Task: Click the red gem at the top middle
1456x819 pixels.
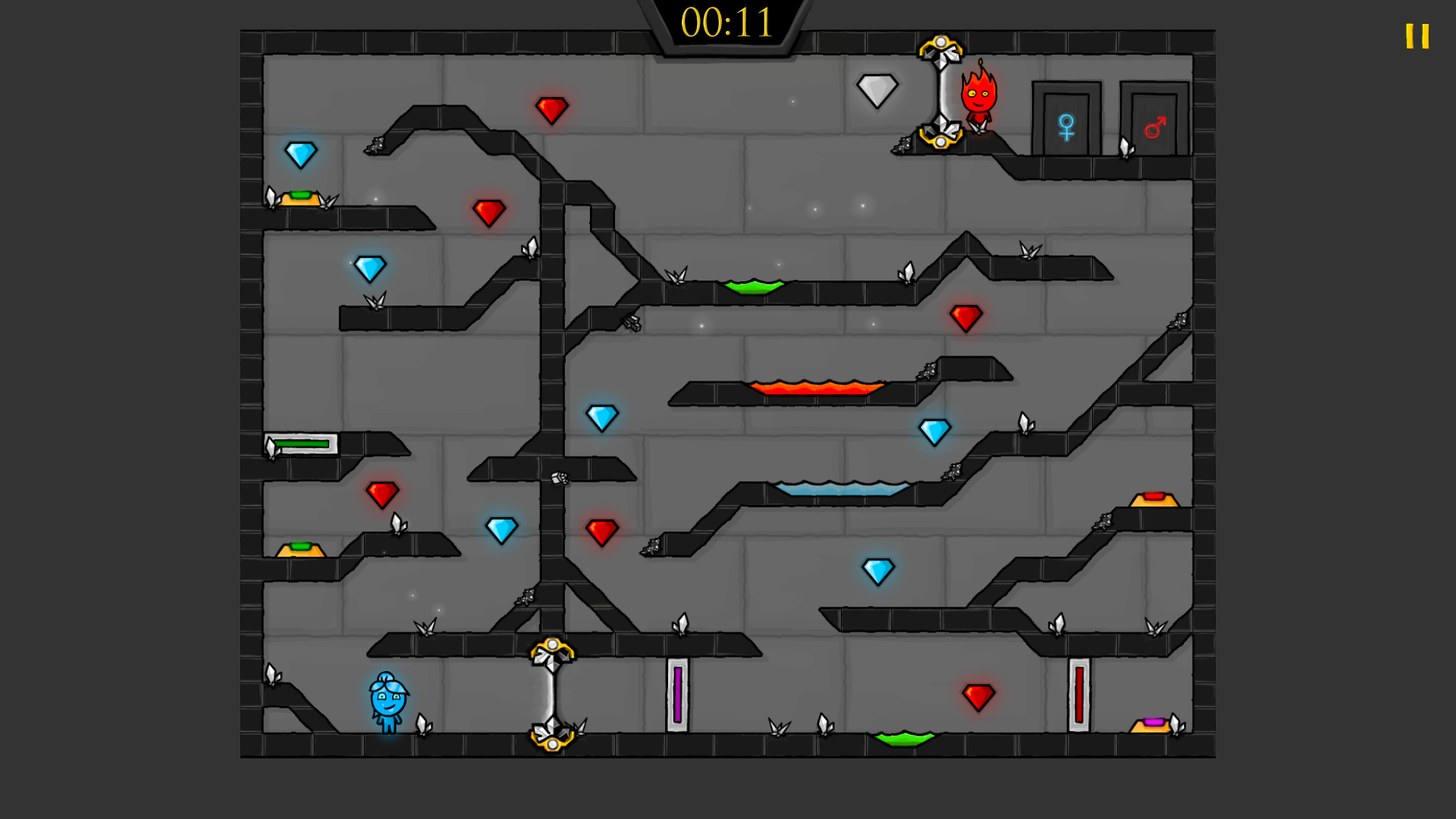Action: point(551,111)
